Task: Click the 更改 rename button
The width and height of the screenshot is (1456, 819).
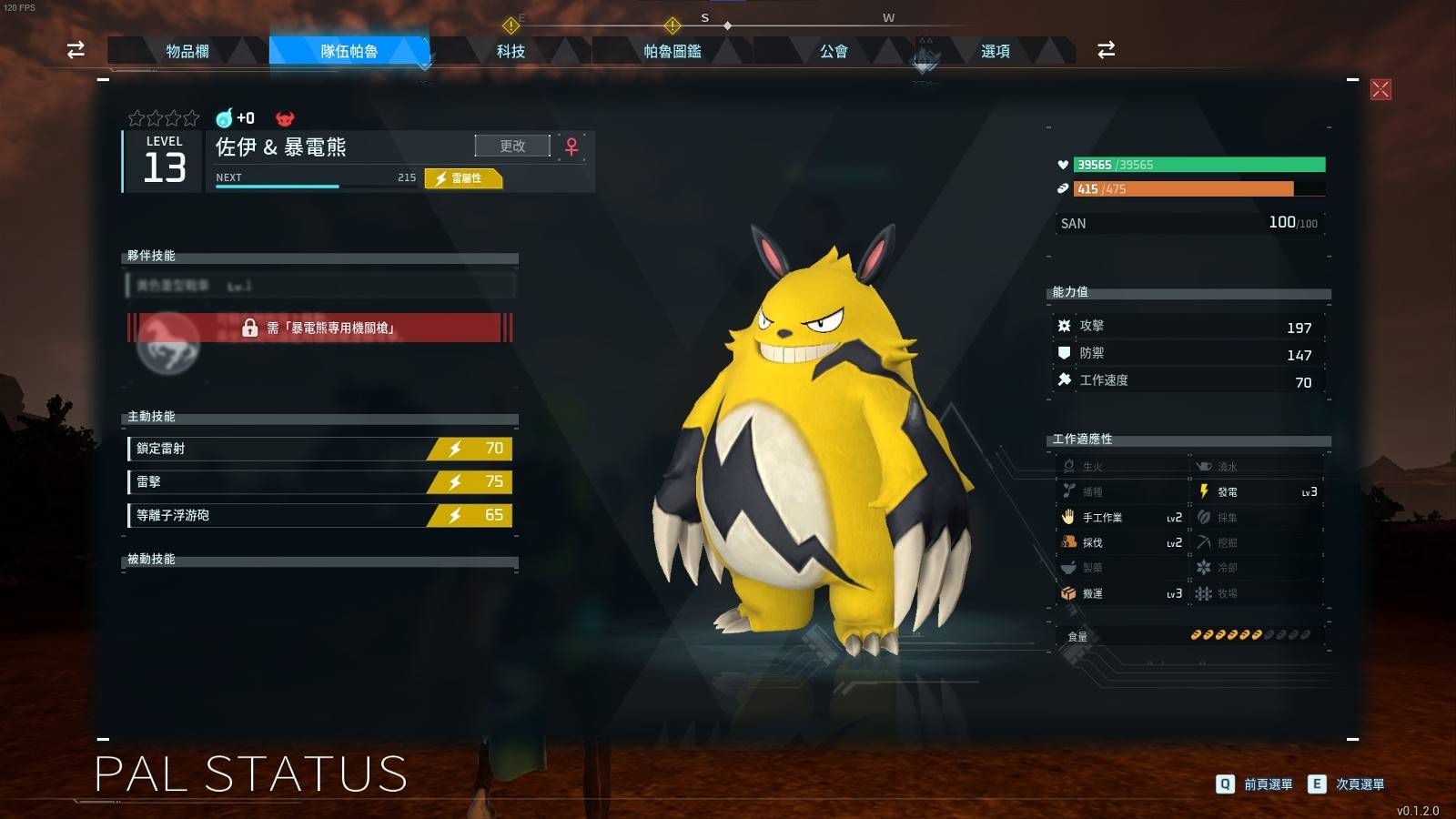Action: [x=512, y=146]
